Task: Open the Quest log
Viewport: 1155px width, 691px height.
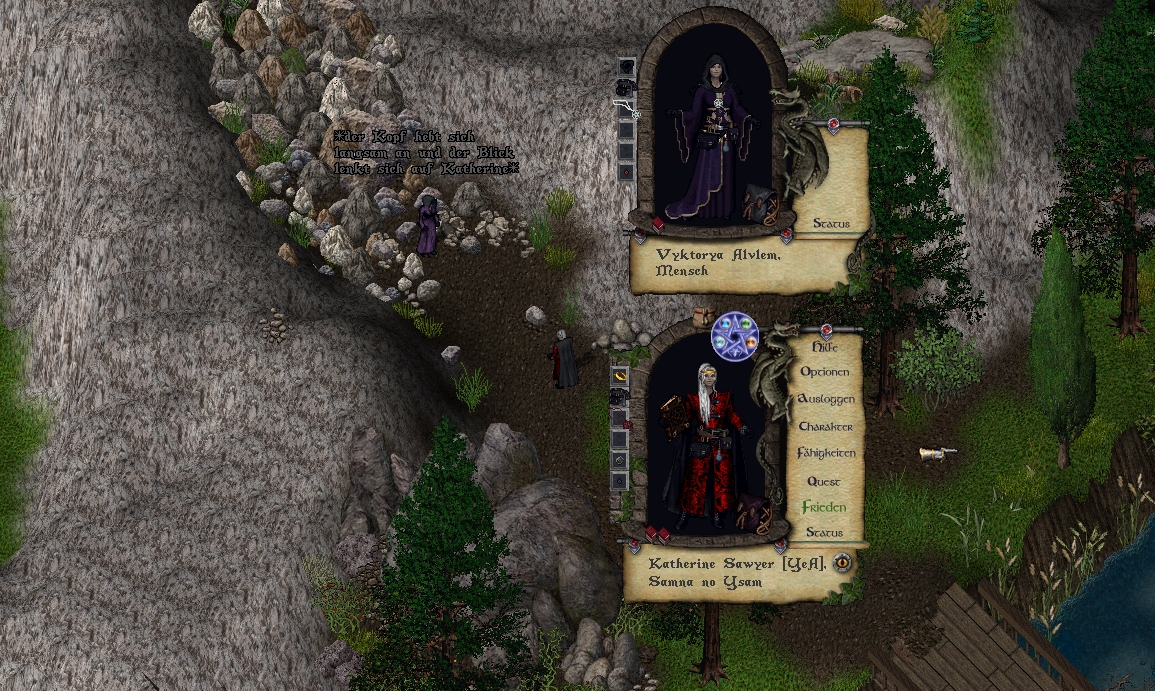Action: [825, 481]
